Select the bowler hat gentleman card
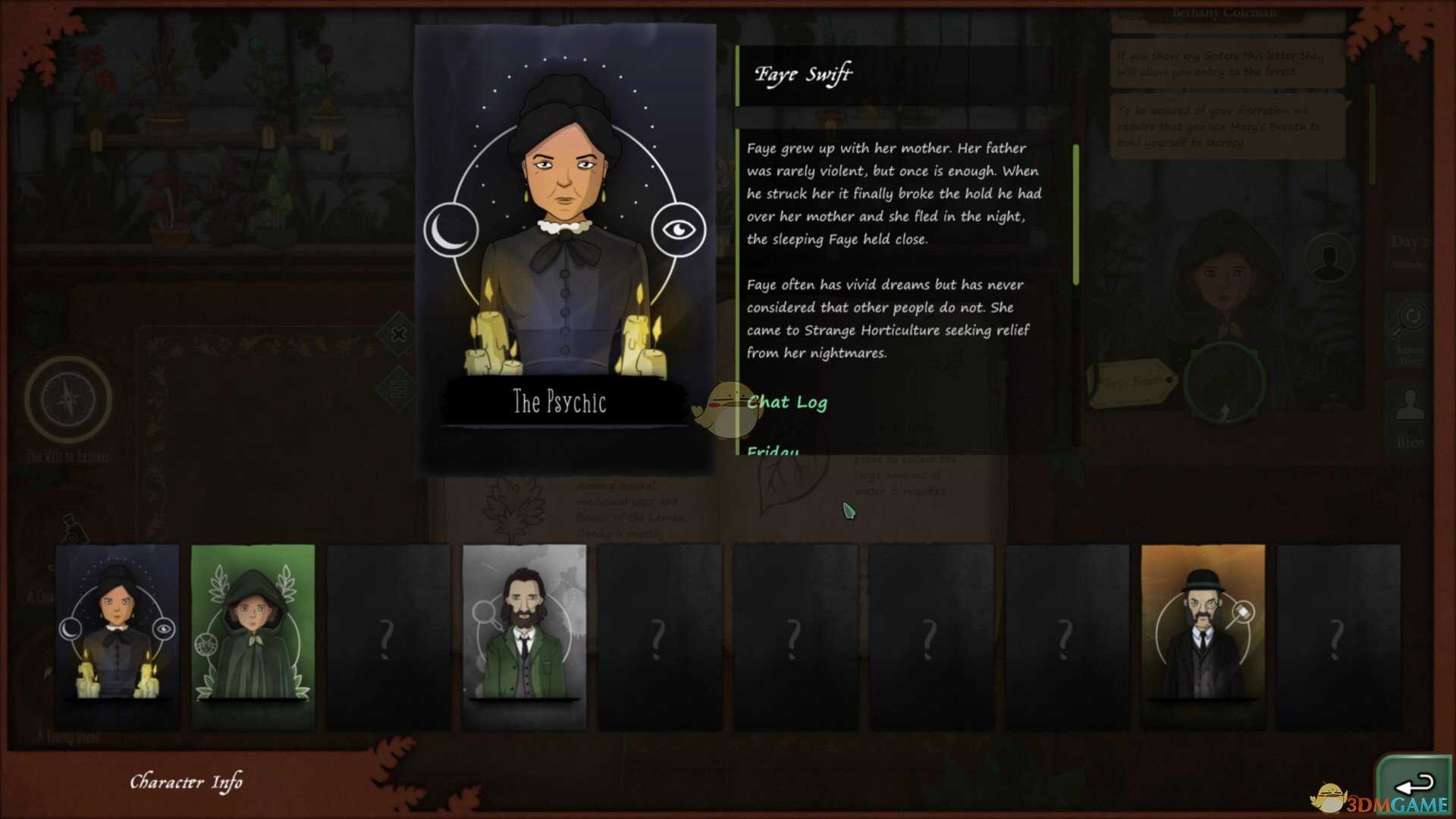This screenshot has height=819, width=1456. [x=1203, y=635]
